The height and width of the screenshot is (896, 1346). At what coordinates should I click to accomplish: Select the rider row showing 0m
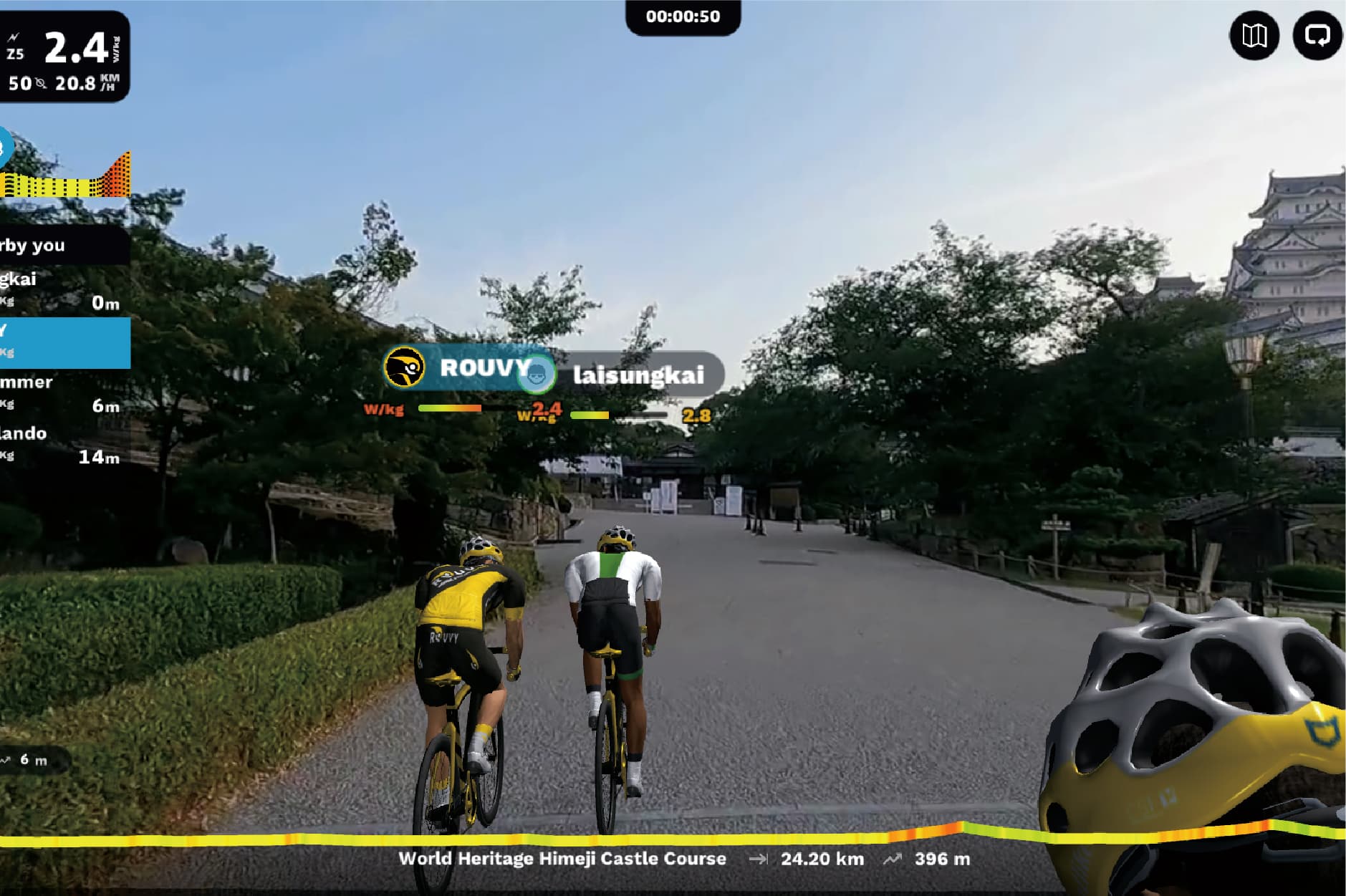63,290
